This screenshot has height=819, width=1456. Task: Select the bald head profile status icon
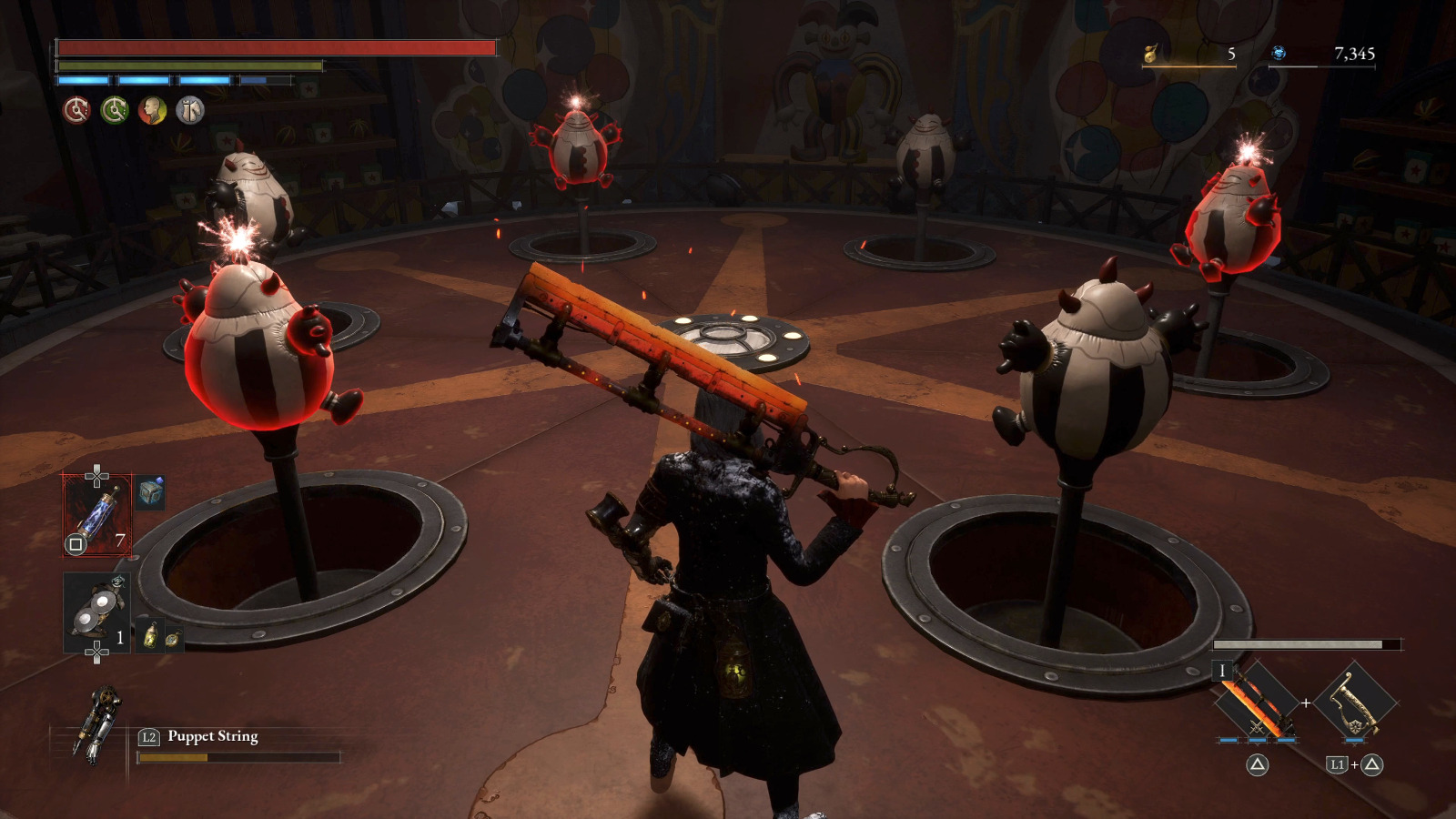152,111
